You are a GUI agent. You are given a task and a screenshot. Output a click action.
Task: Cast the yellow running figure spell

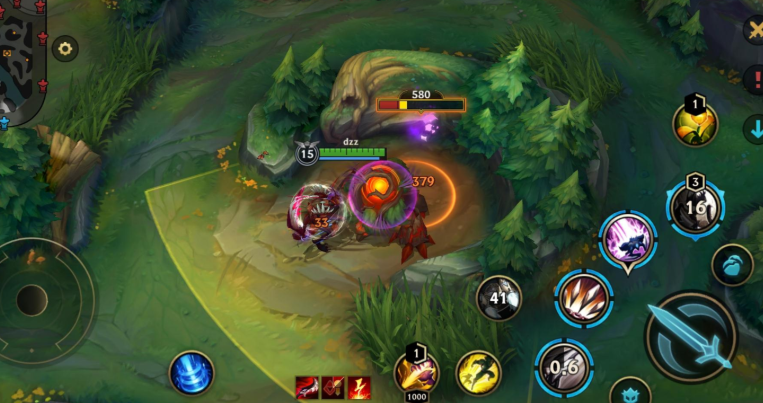point(479,372)
